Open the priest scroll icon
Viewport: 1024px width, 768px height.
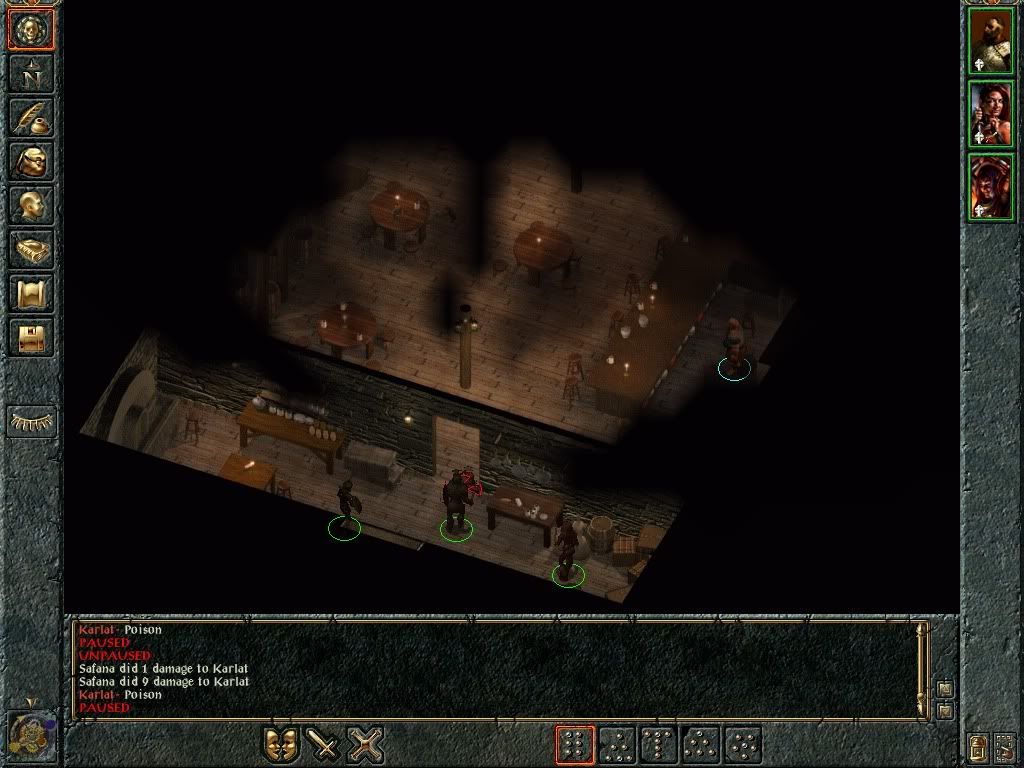(x=31, y=293)
